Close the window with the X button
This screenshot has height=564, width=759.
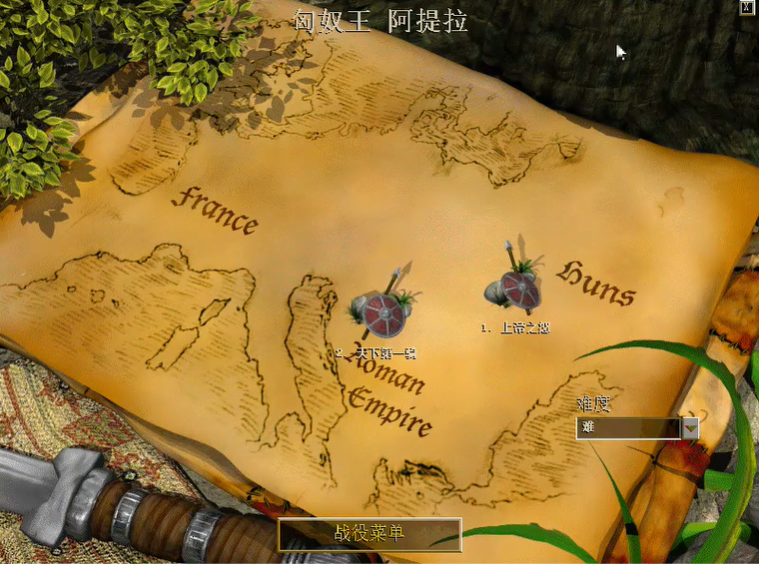tap(746, 8)
